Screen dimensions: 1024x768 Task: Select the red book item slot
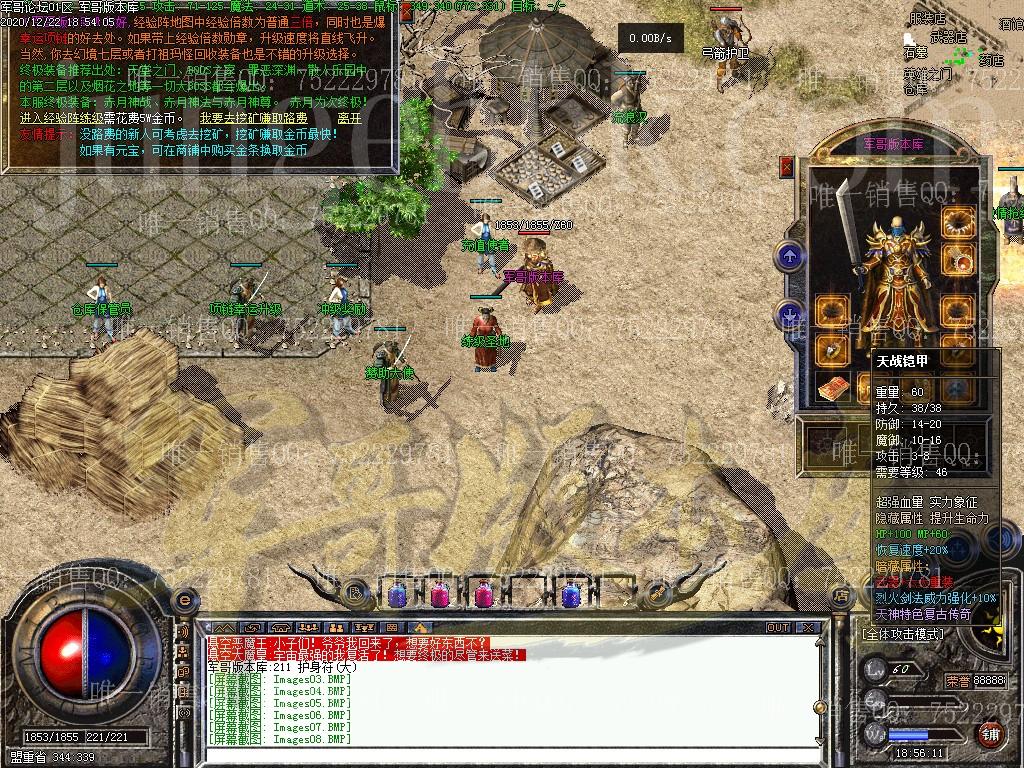click(832, 389)
